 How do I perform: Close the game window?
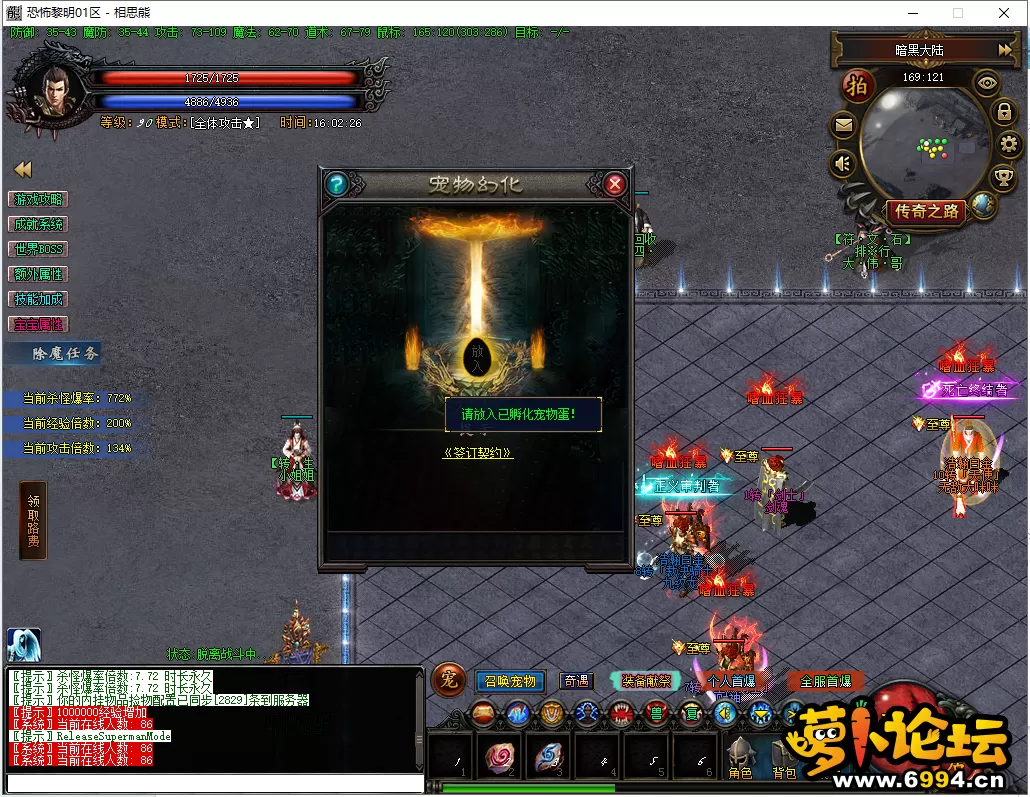click(x=1004, y=13)
